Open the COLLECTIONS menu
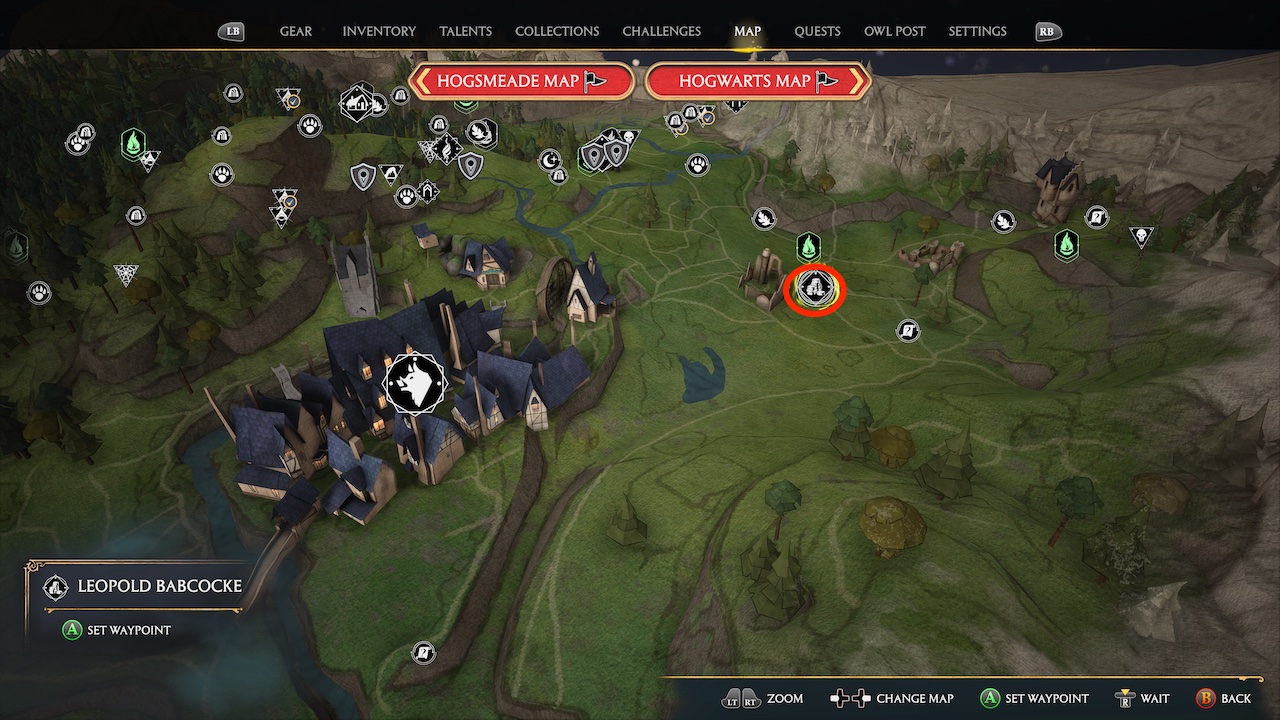This screenshot has height=720, width=1280. (556, 31)
